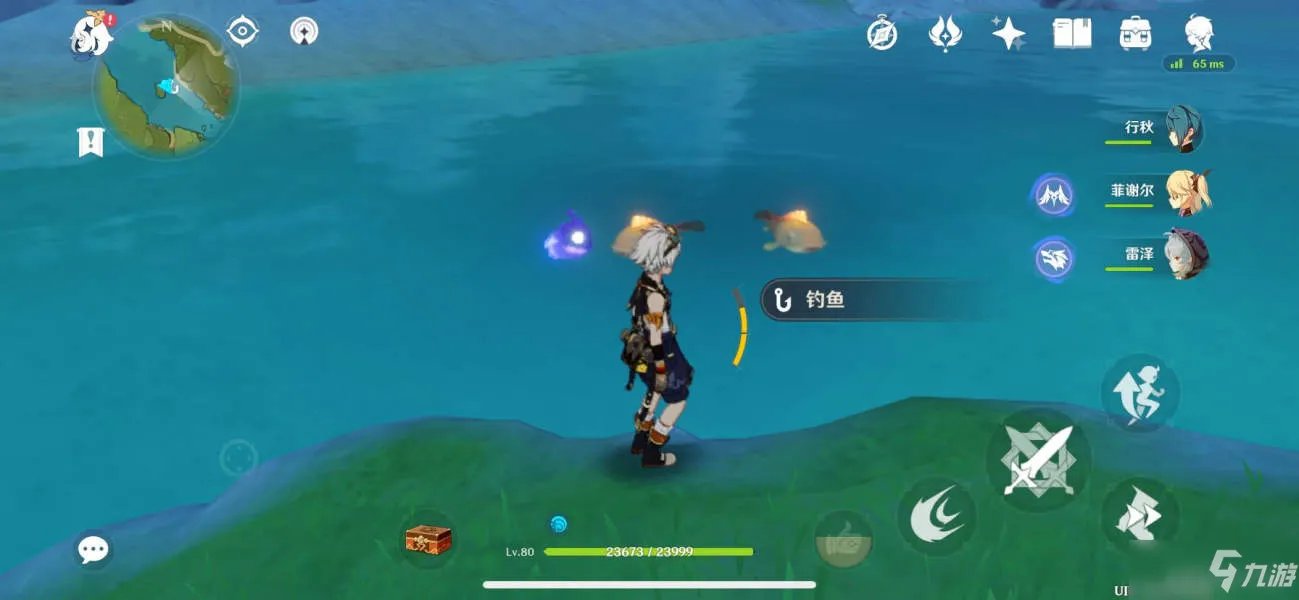This screenshot has height=600, width=1299.
Task: Switch to party member 雷泽
Action: [x=1185, y=255]
